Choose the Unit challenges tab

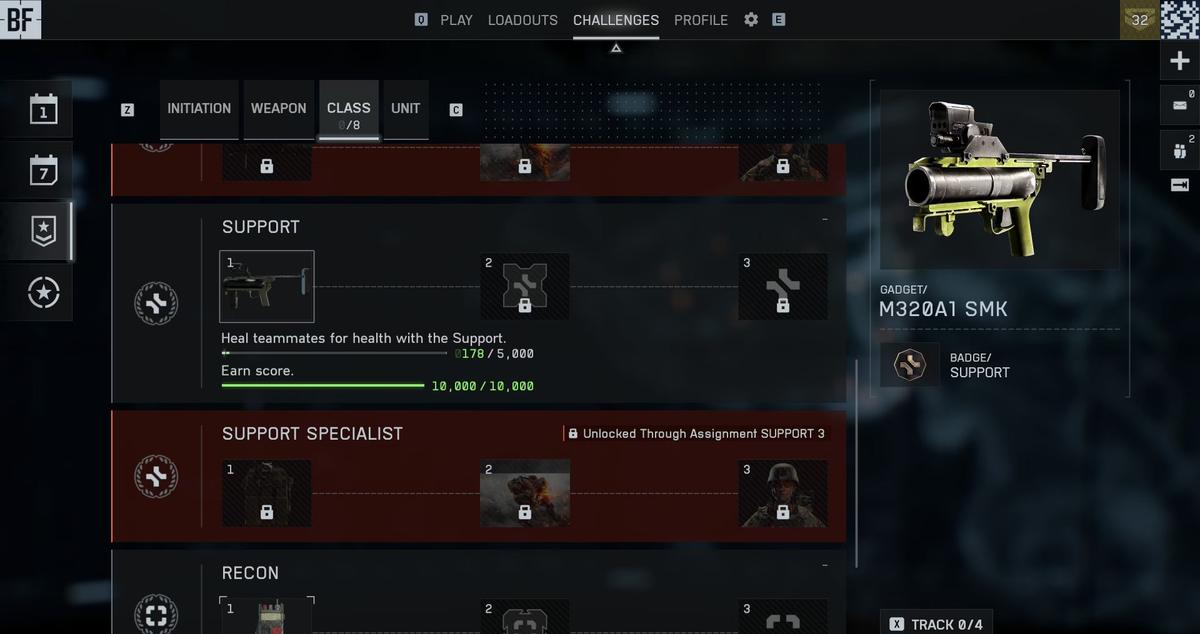405,109
